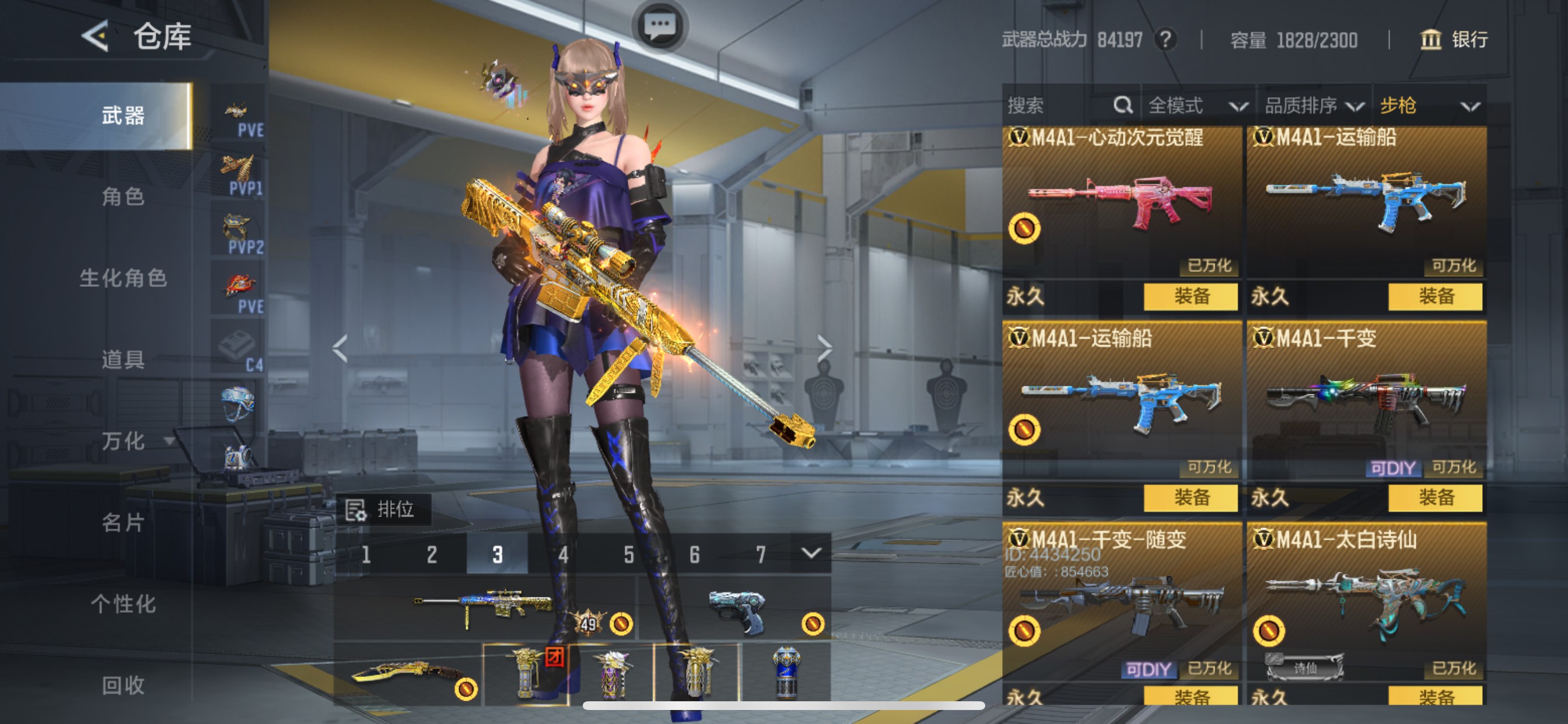Click the 搜索 weapon search field
This screenshot has width=1568, height=724.
[x=1059, y=106]
